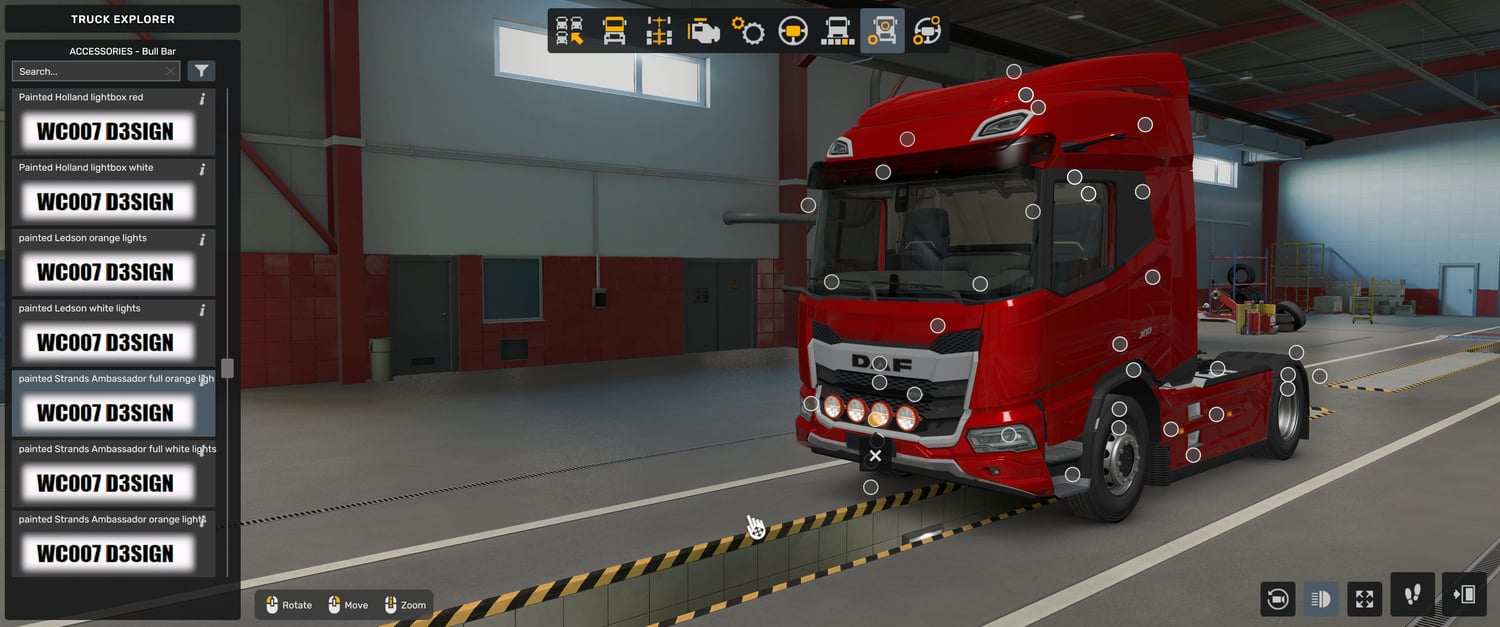Open the transmission gears tab

(x=748, y=31)
